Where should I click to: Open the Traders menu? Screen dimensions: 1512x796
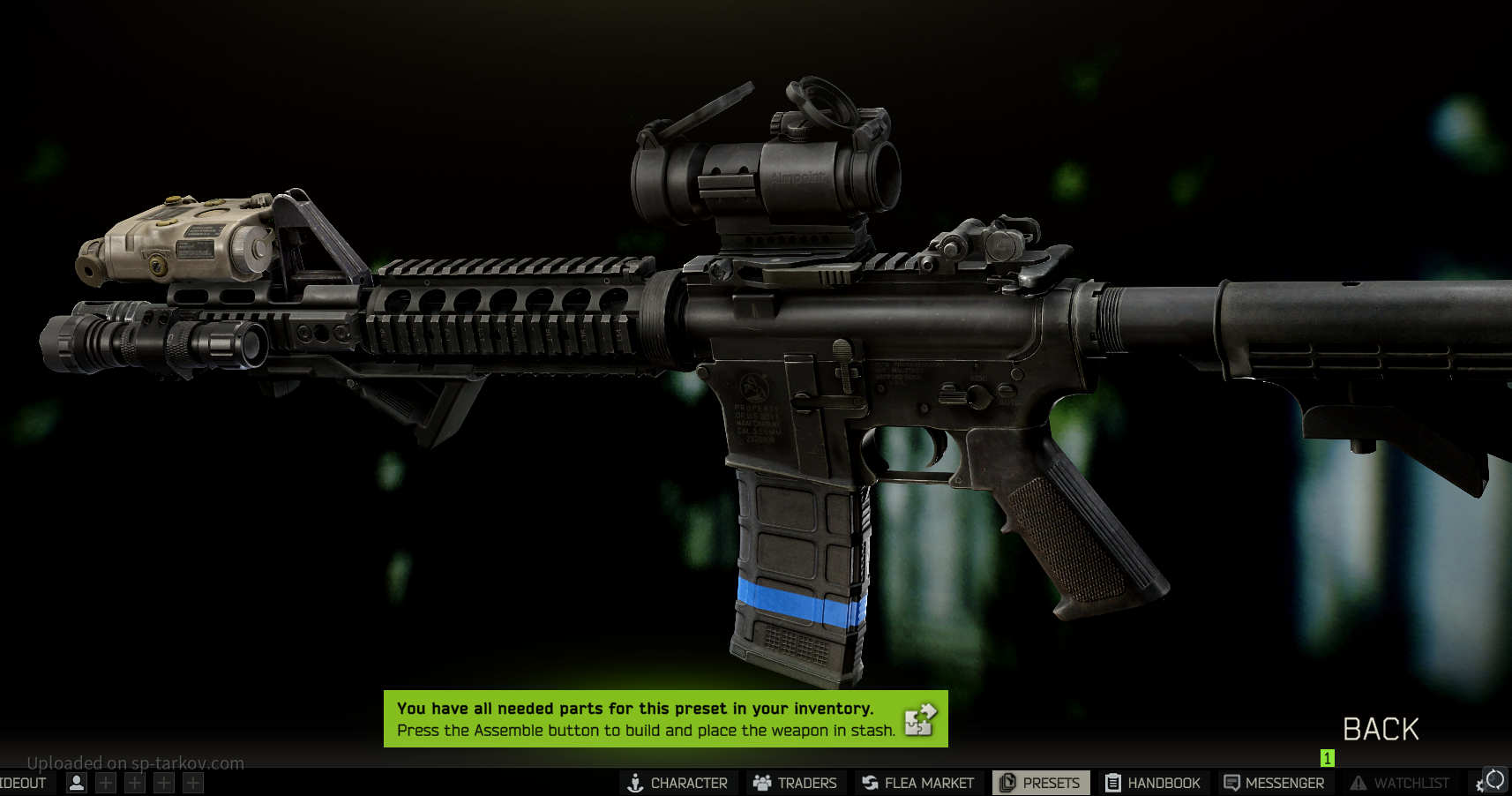795,783
